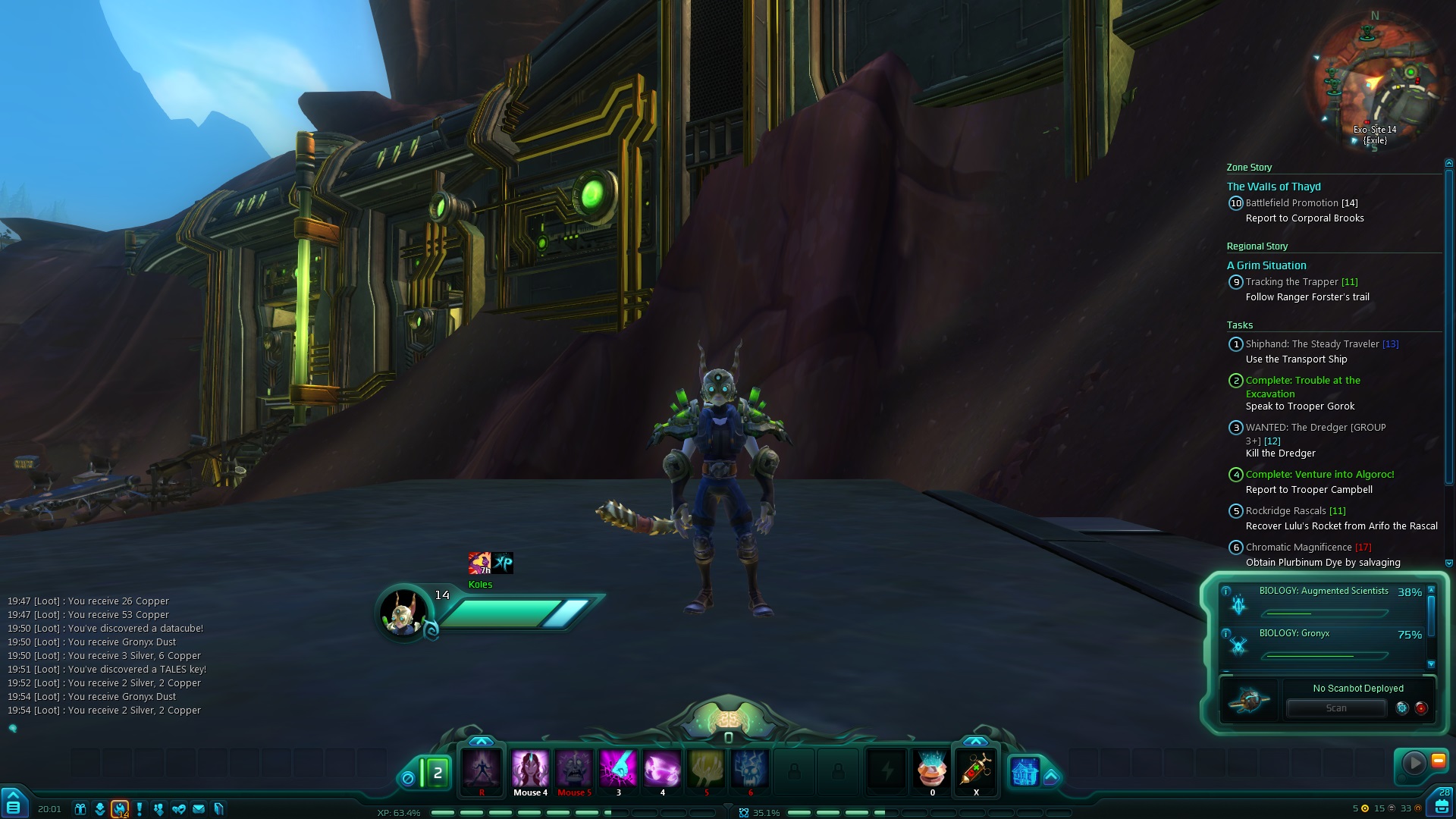The width and height of the screenshot is (1456, 819).
Task: Use the medical syringe item bound to X
Action: [x=976, y=770]
